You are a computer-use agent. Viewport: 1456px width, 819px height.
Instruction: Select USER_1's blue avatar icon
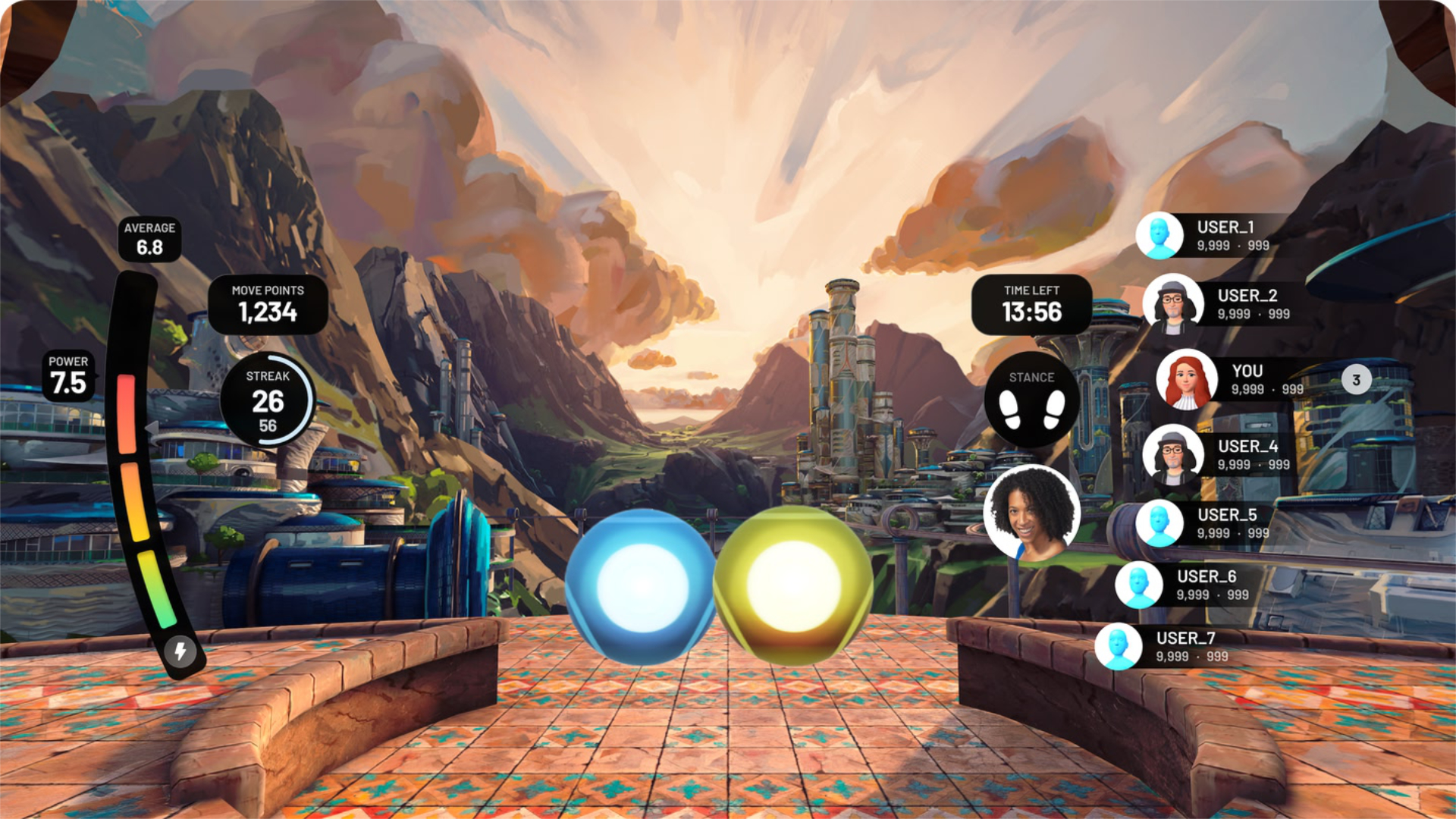1159,235
